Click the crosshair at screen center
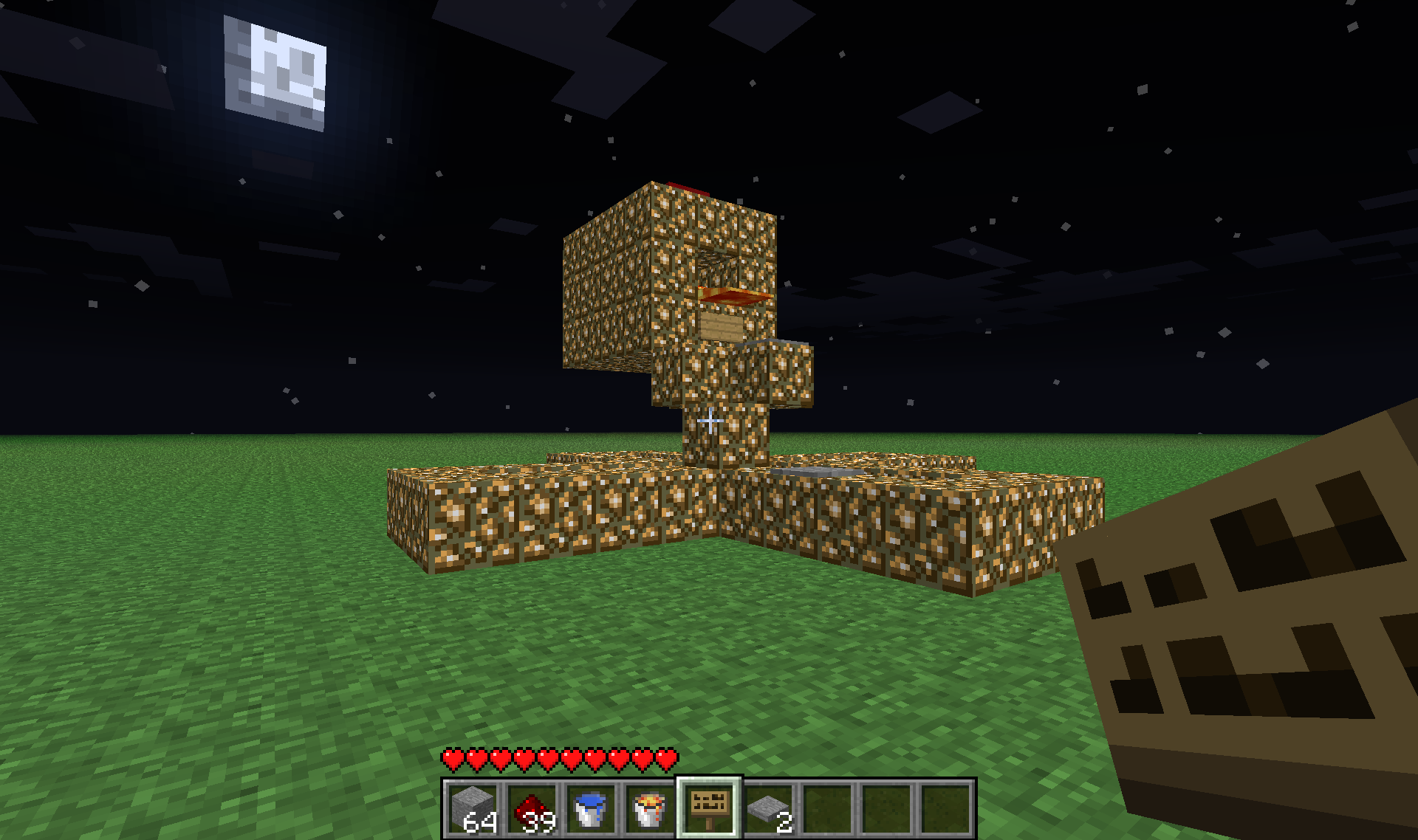 709,420
